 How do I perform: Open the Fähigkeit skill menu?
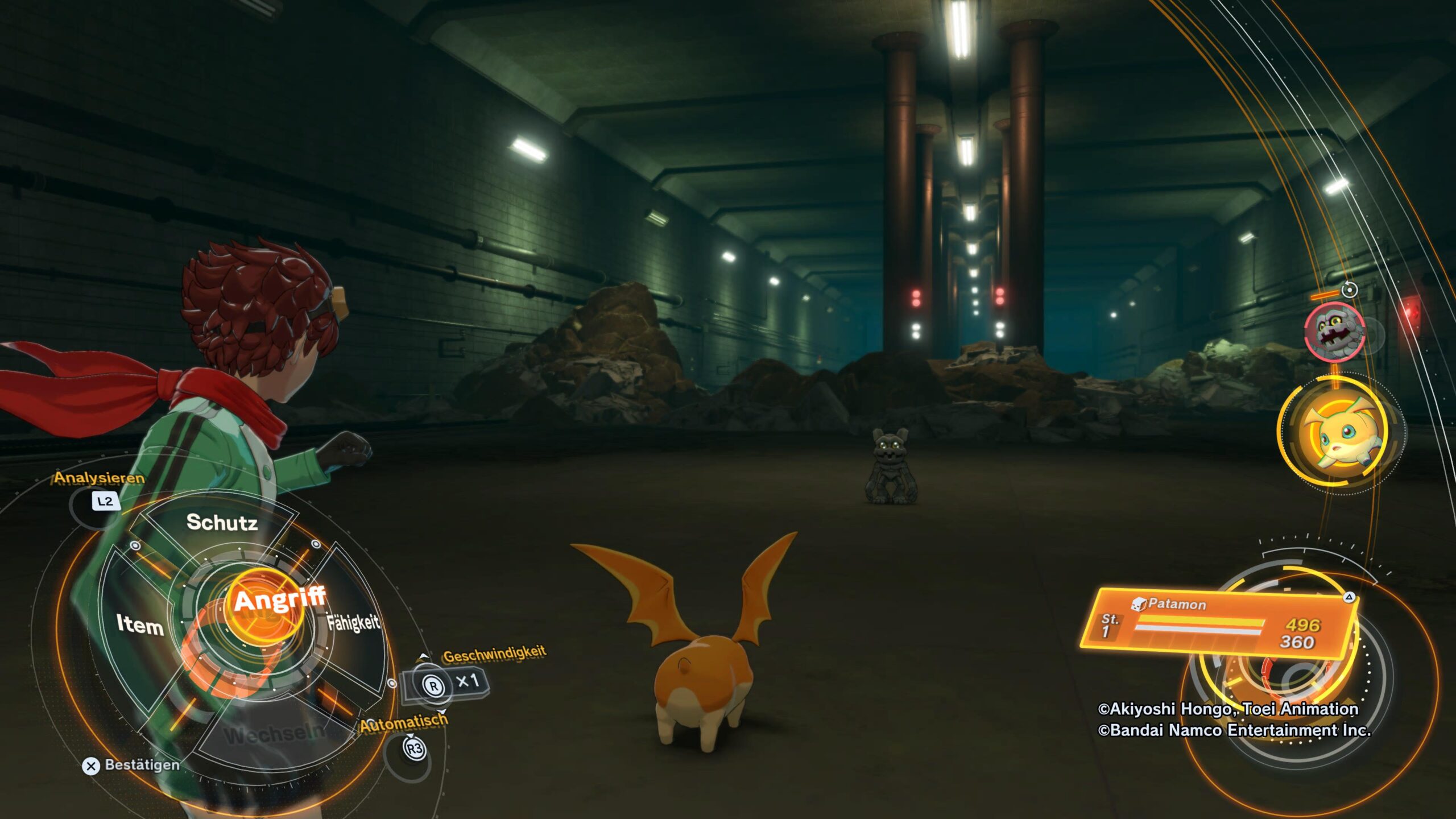point(353,623)
